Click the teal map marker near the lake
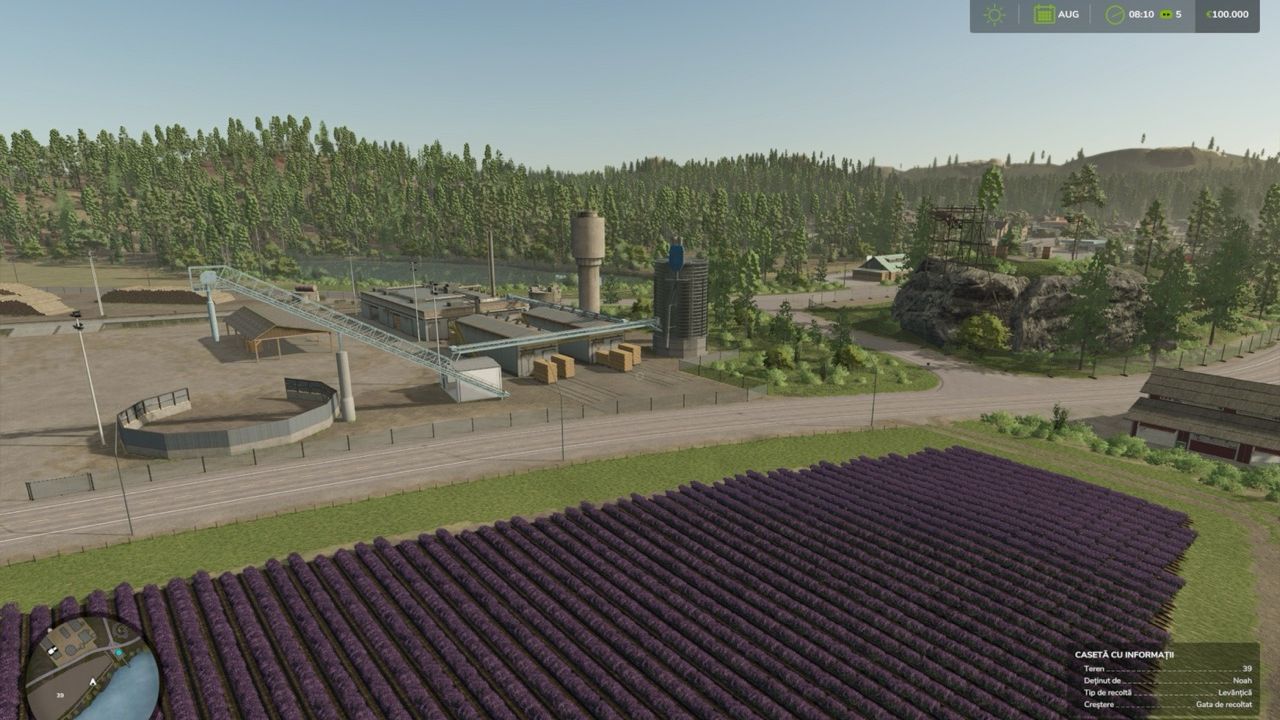The height and width of the screenshot is (720, 1280). click(x=118, y=652)
